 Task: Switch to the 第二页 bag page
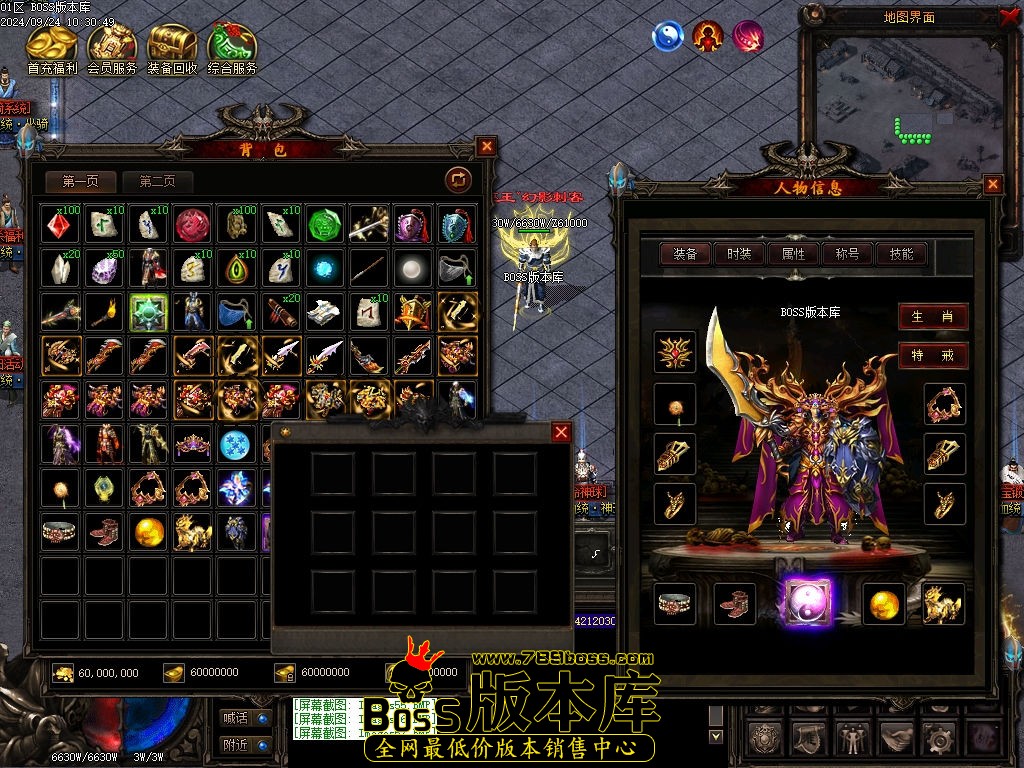(157, 182)
